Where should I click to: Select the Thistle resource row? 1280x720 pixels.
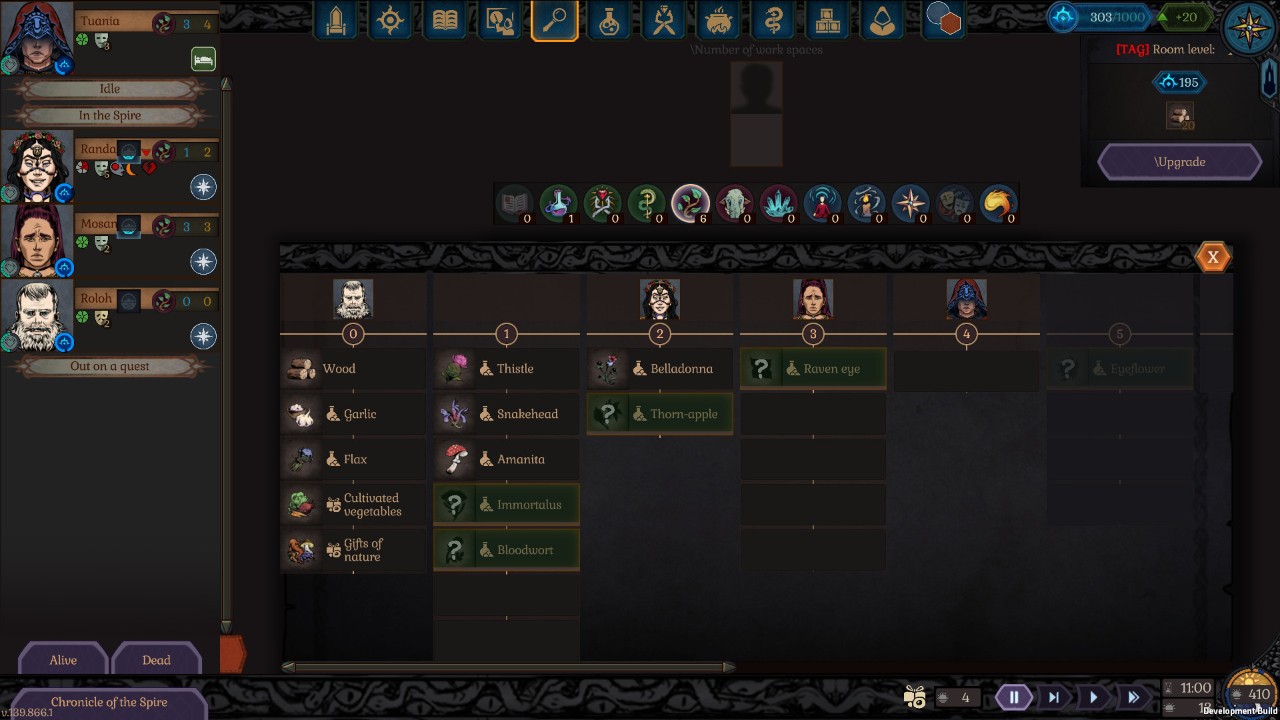coord(506,369)
